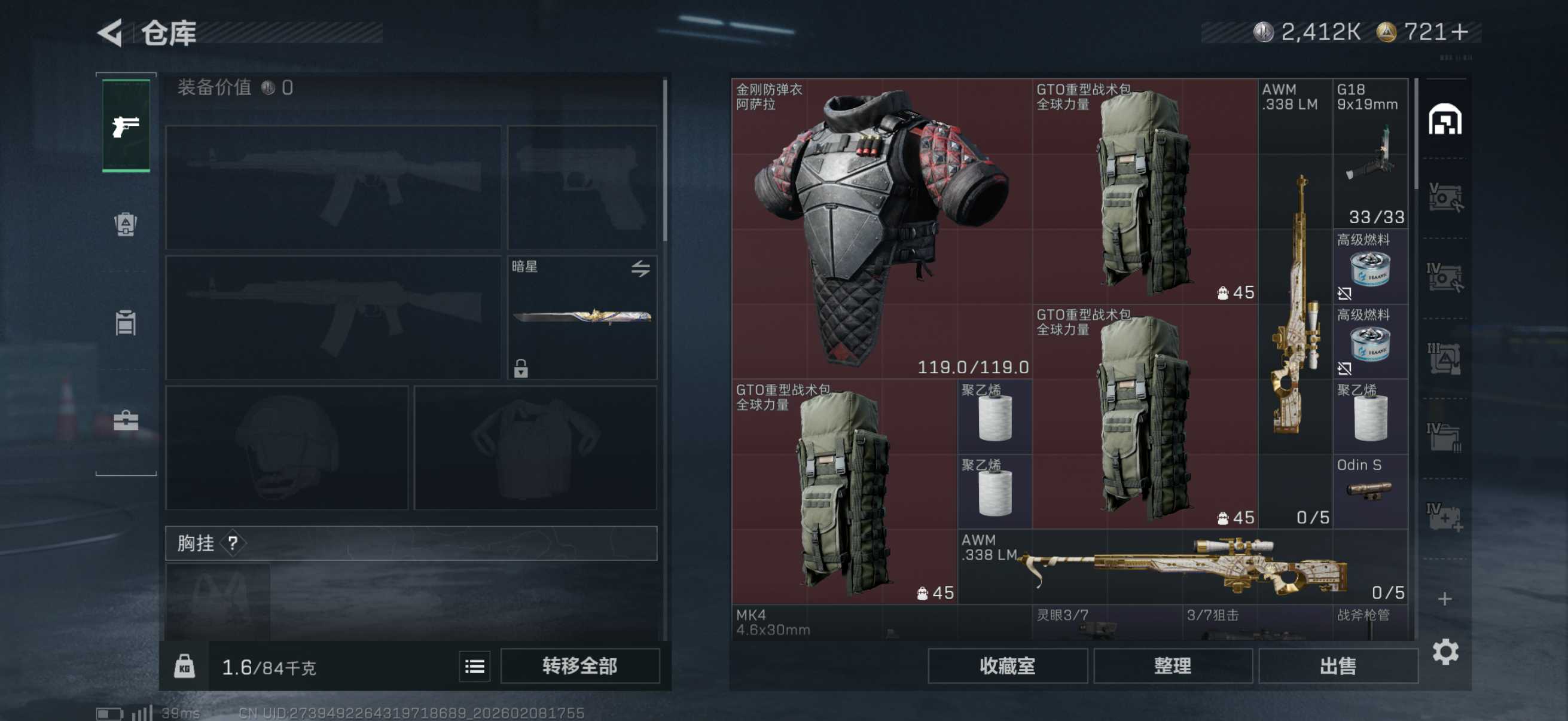Viewport: 1568px width, 721px height.
Task: Sell items using 出售 button
Action: coord(1338,666)
